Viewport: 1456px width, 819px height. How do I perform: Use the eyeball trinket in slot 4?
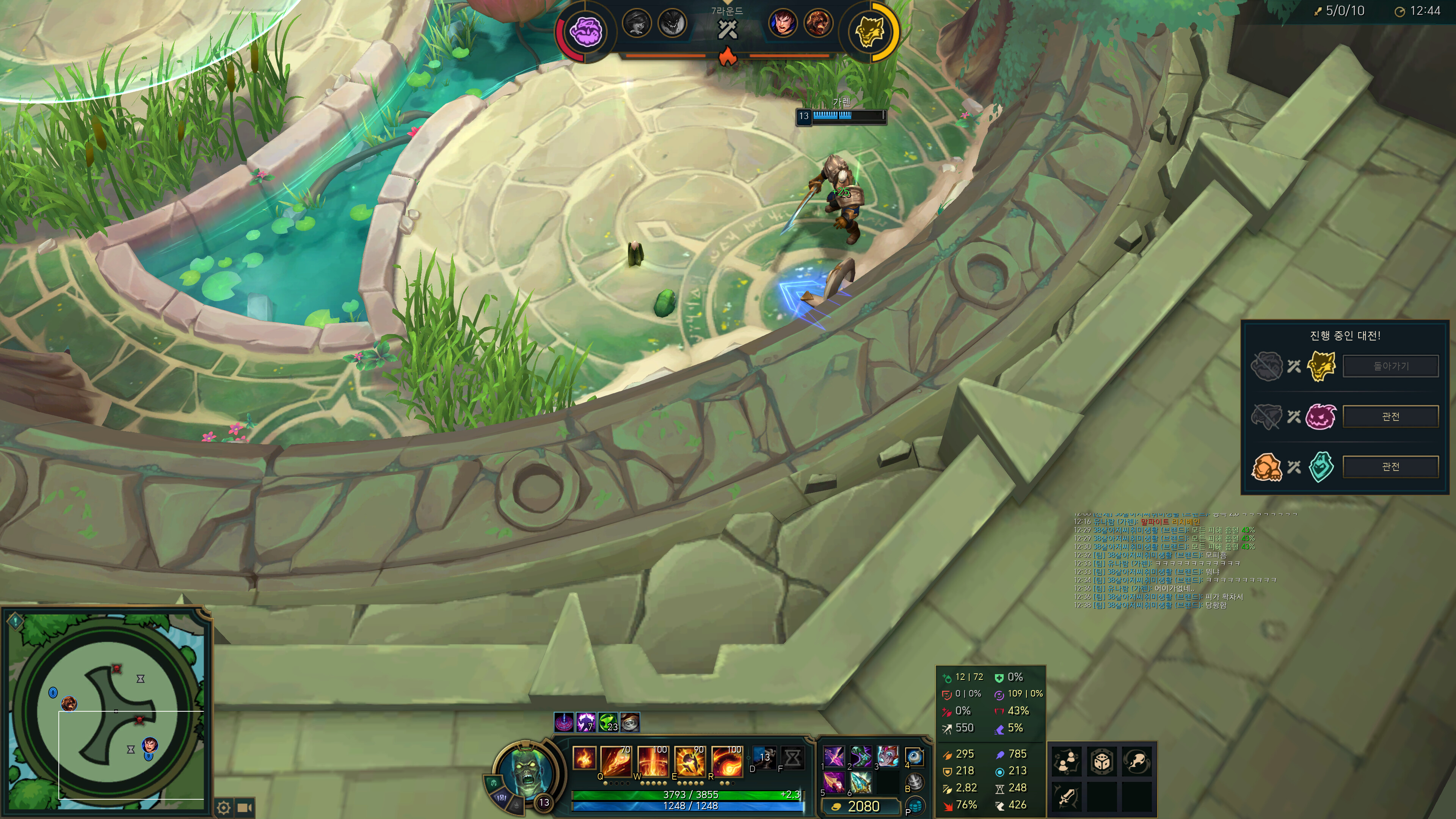(914, 756)
